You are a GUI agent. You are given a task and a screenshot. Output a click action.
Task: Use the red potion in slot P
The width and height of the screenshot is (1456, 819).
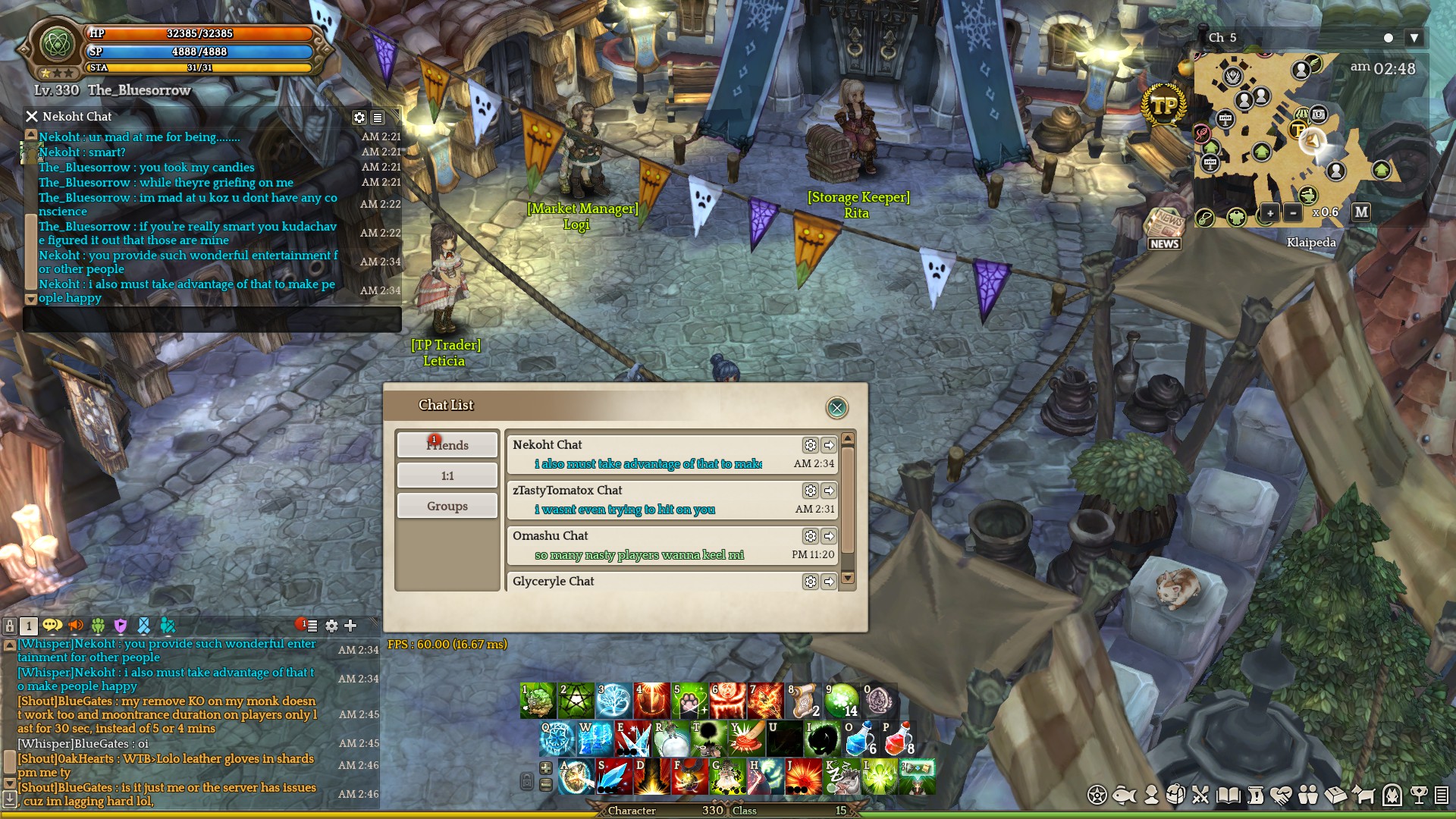(x=898, y=739)
